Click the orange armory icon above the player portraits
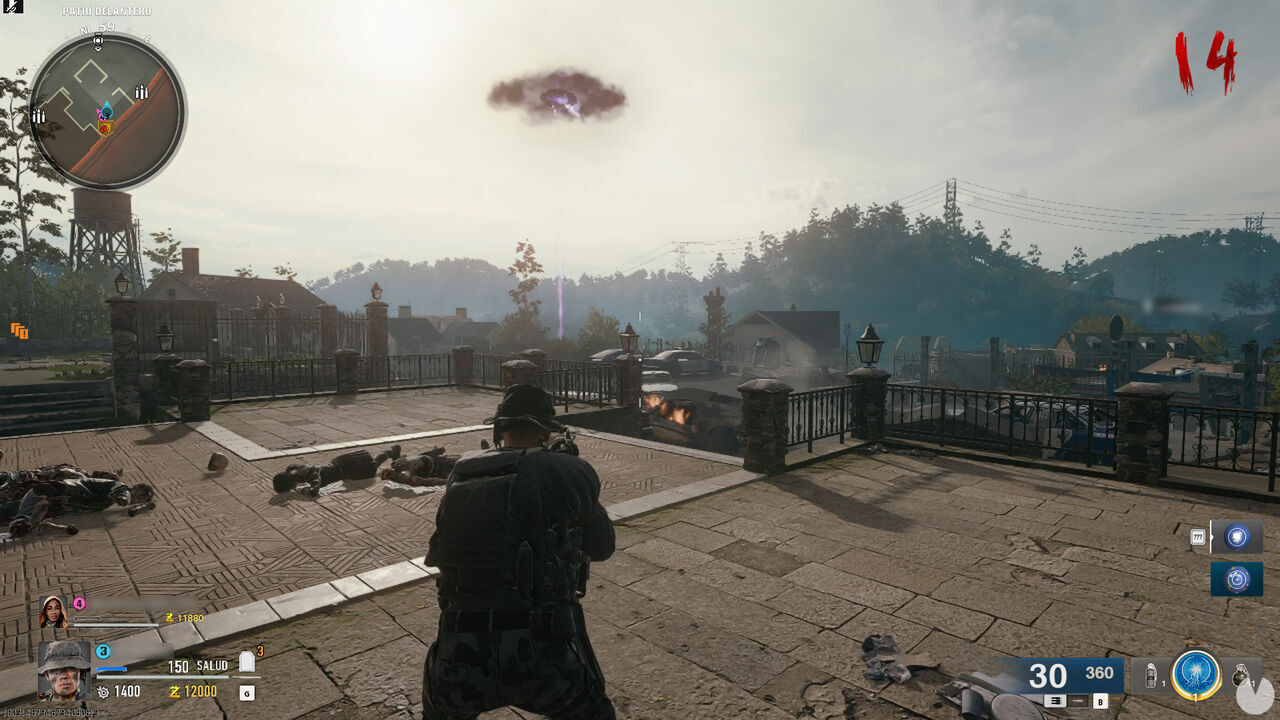This screenshot has width=1280, height=720. click(x=18, y=330)
